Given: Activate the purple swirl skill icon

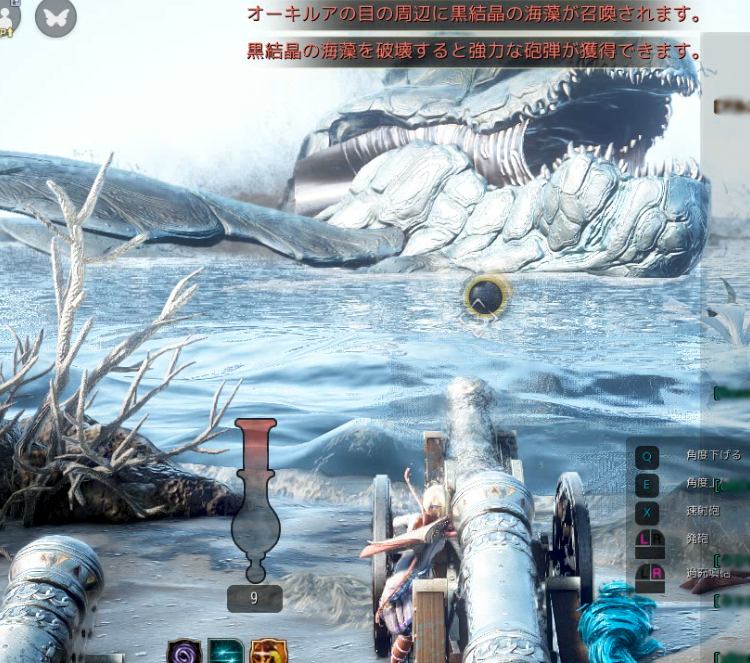Looking at the screenshot, I should pyautogui.click(x=184, y=652).
